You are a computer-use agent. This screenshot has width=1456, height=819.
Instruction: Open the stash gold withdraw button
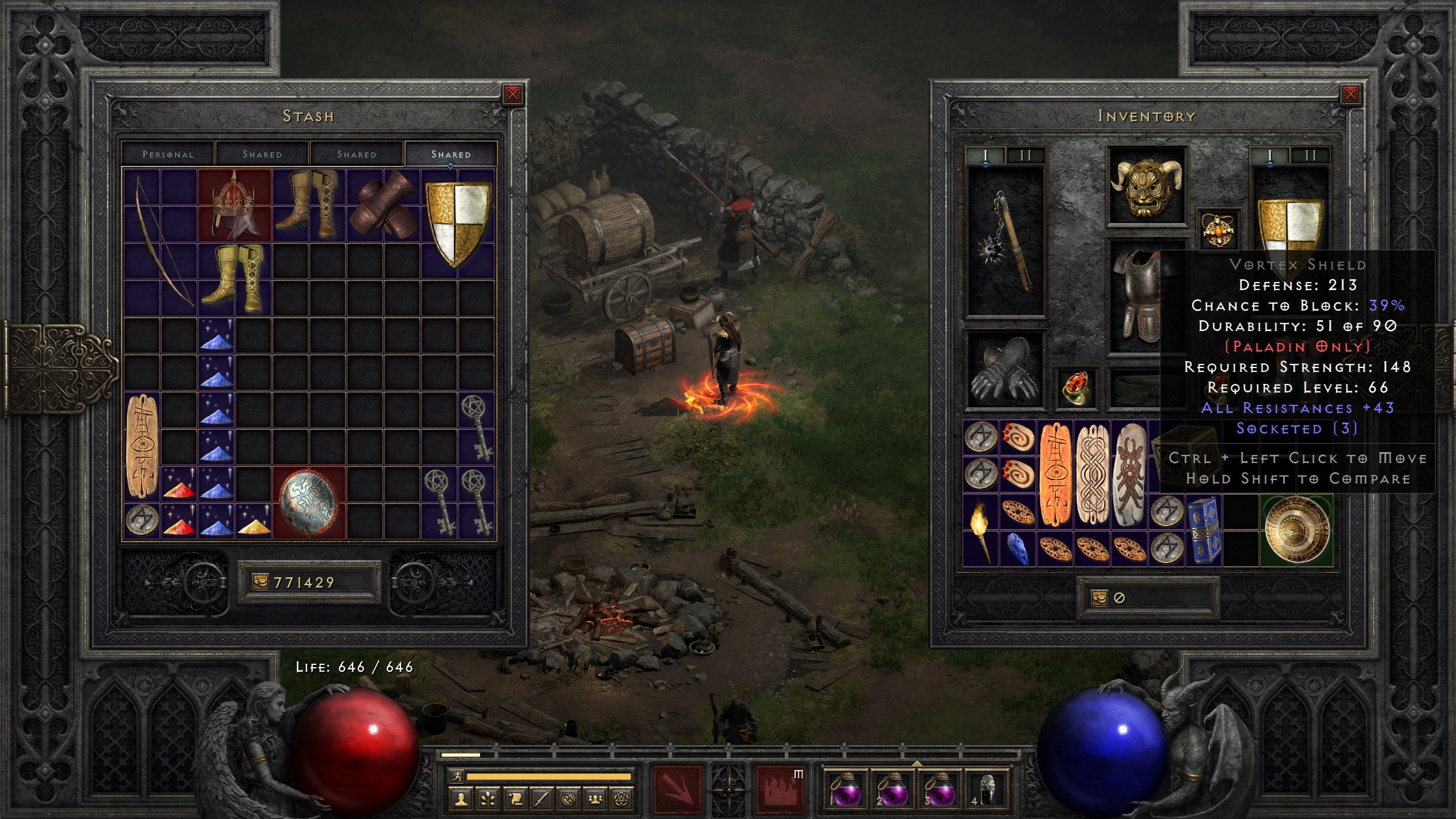tap(259, 582)
